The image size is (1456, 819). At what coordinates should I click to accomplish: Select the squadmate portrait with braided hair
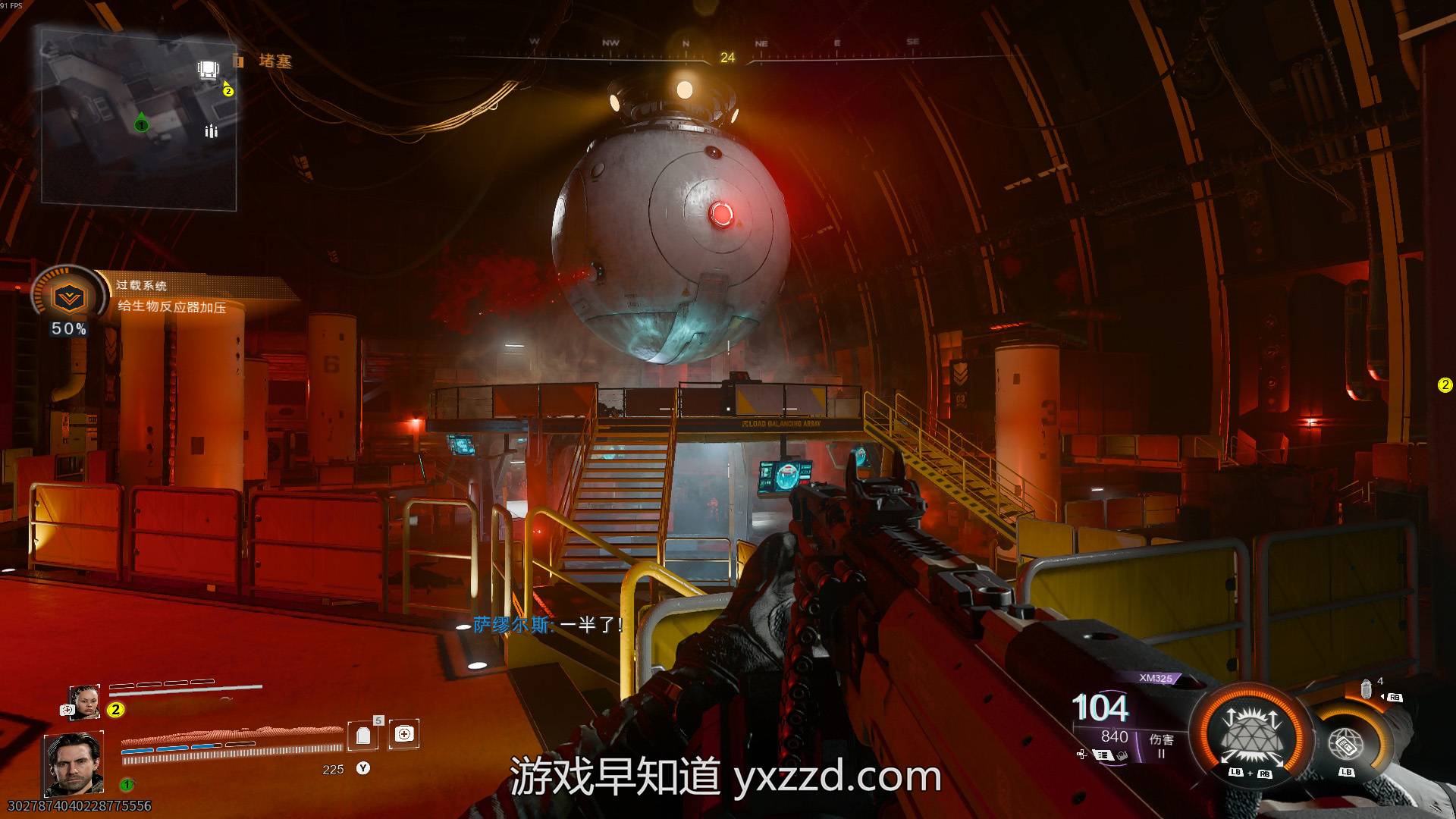point(84,701)
